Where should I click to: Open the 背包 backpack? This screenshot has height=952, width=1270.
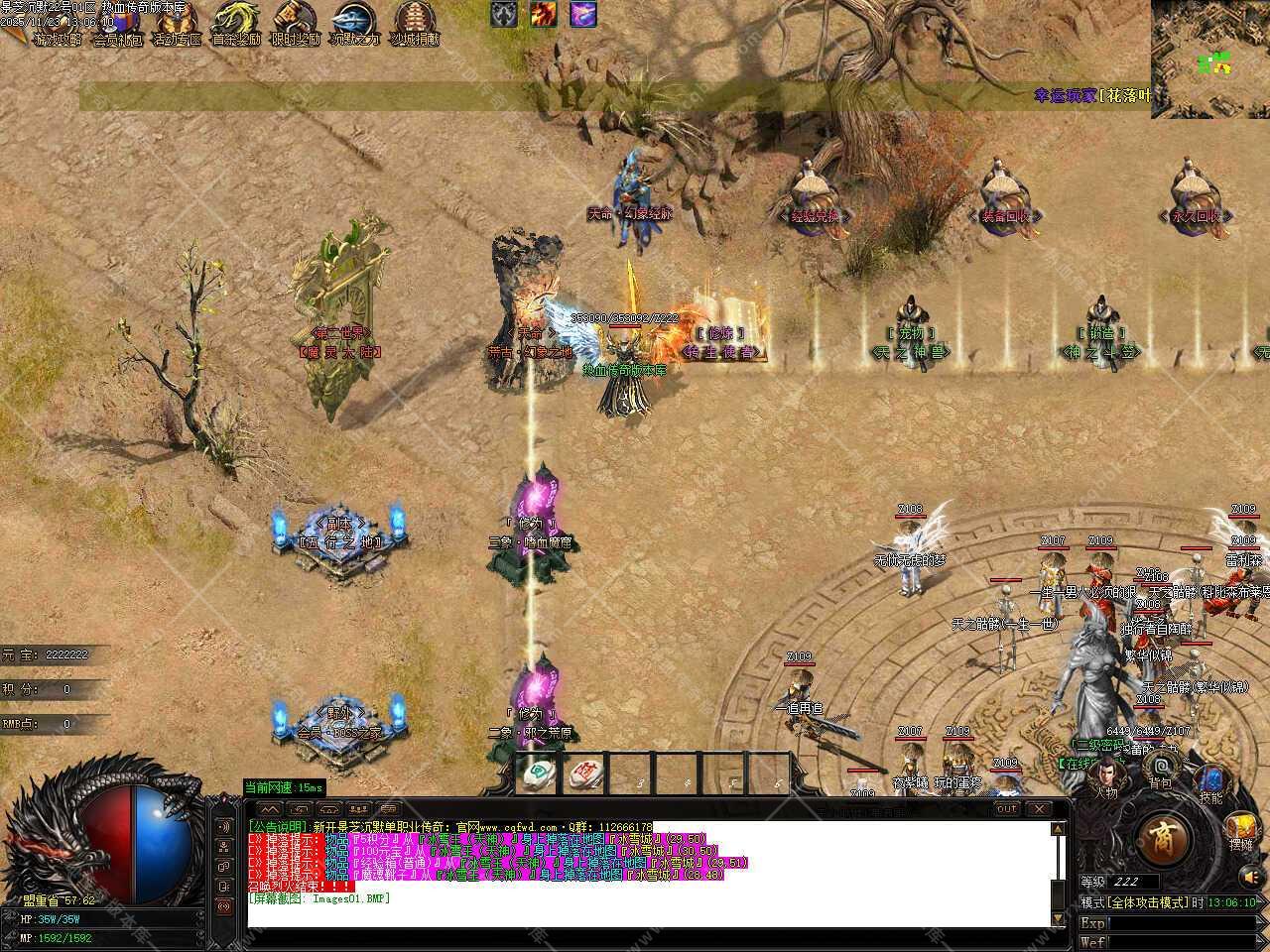click(1161, 769)
